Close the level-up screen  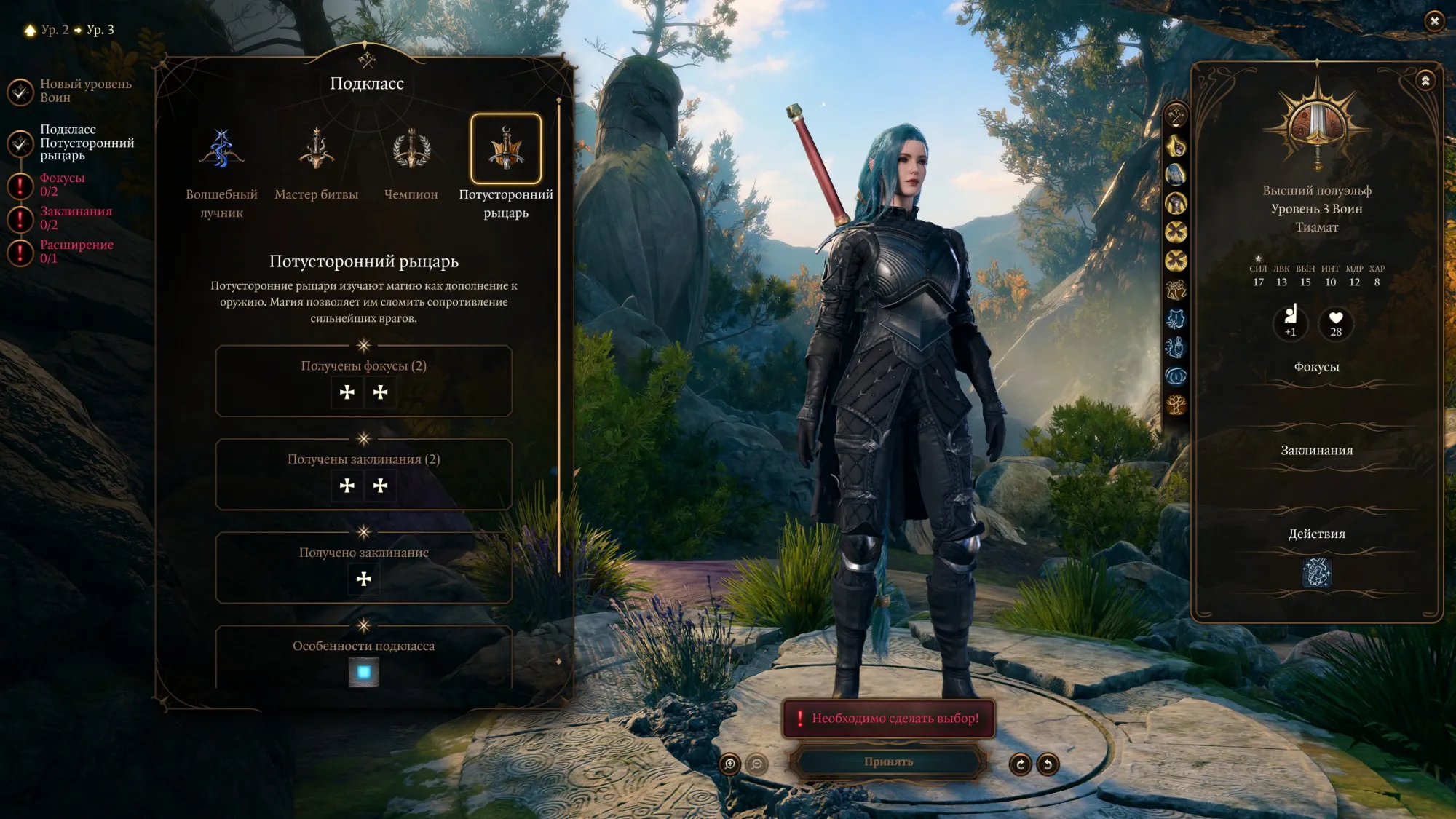pyautogui.click(x=1434, y=21)
